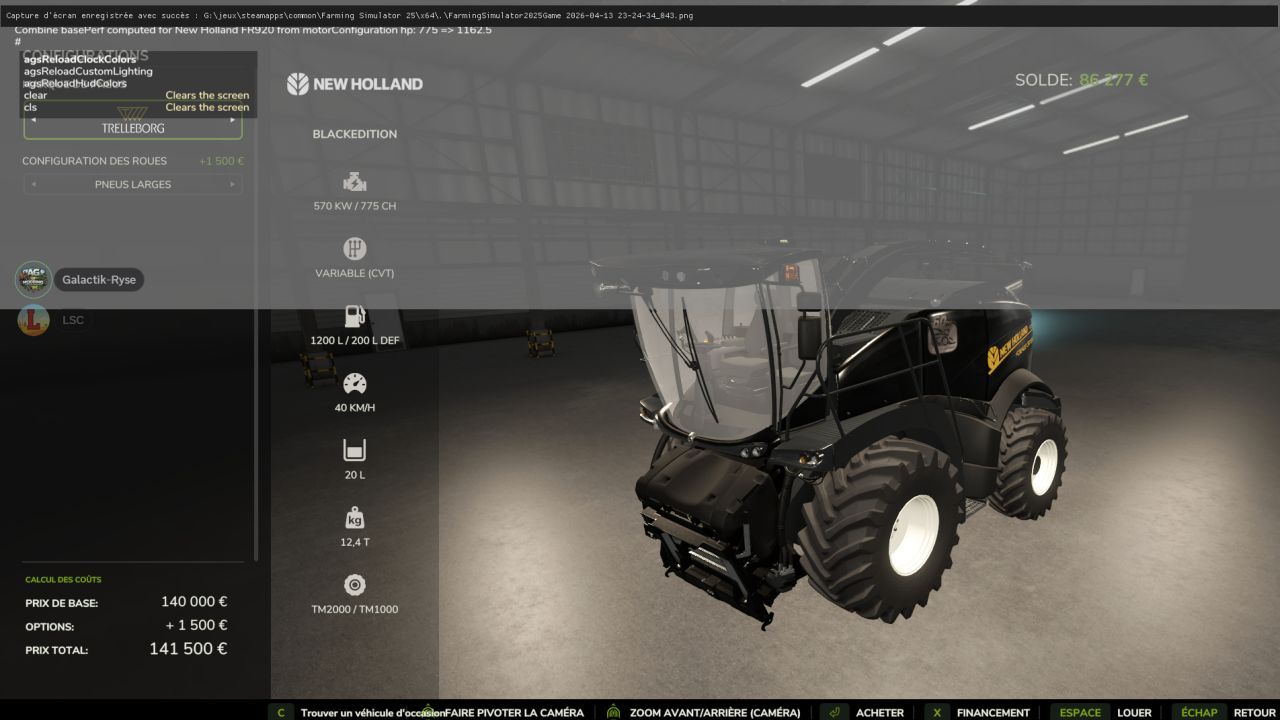The width and height of the screenshot is (1280, 720).
Task: Select the clear command in console suggestions
Action: click(35, 94)
